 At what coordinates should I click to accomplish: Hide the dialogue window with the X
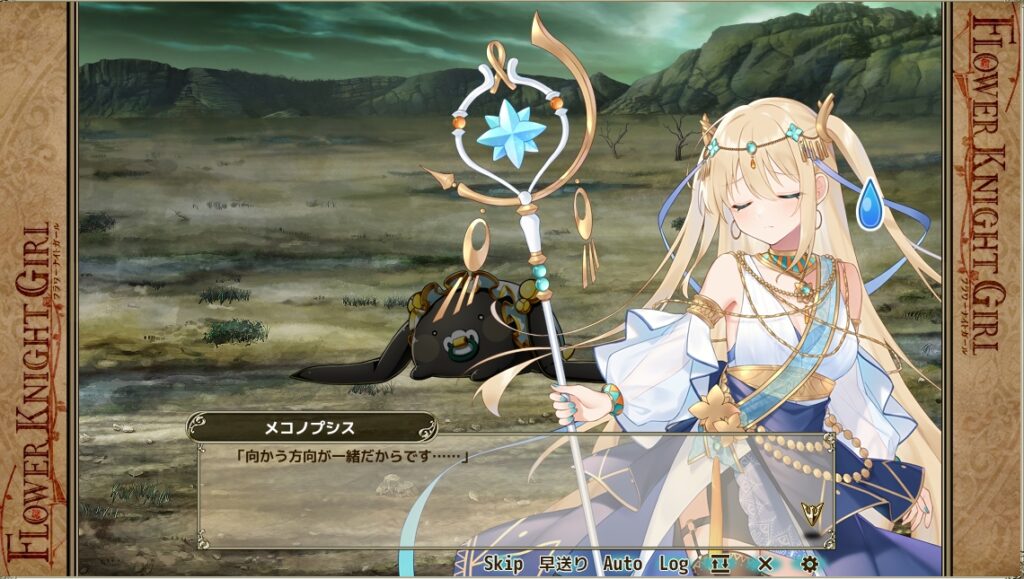[765, 564]
